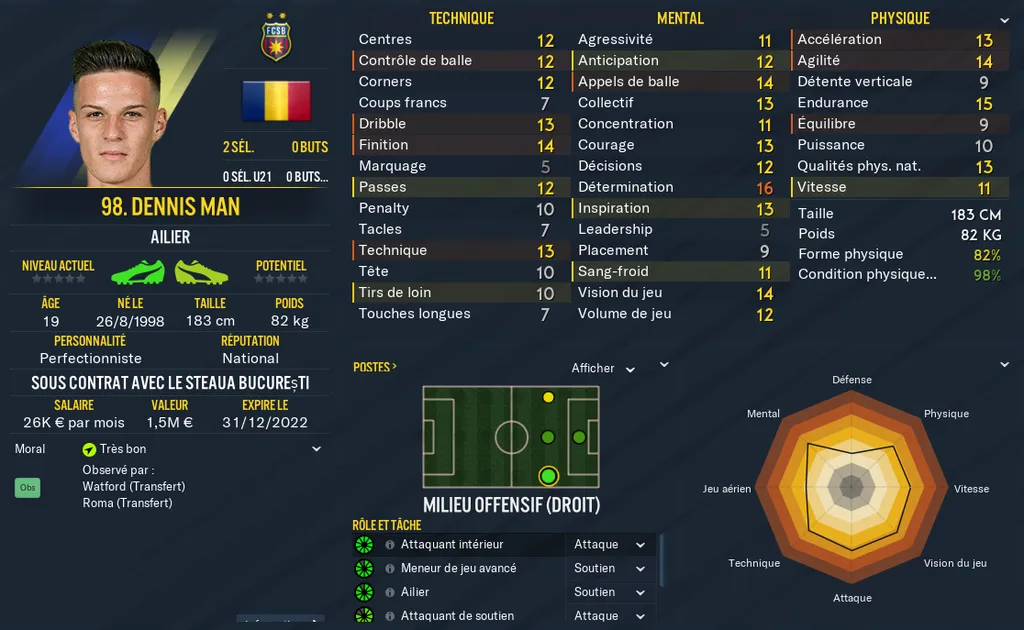
Task: Open the Watford (Transfert) scouting entry
Action: pyautogui.click(x=133, y=486)
